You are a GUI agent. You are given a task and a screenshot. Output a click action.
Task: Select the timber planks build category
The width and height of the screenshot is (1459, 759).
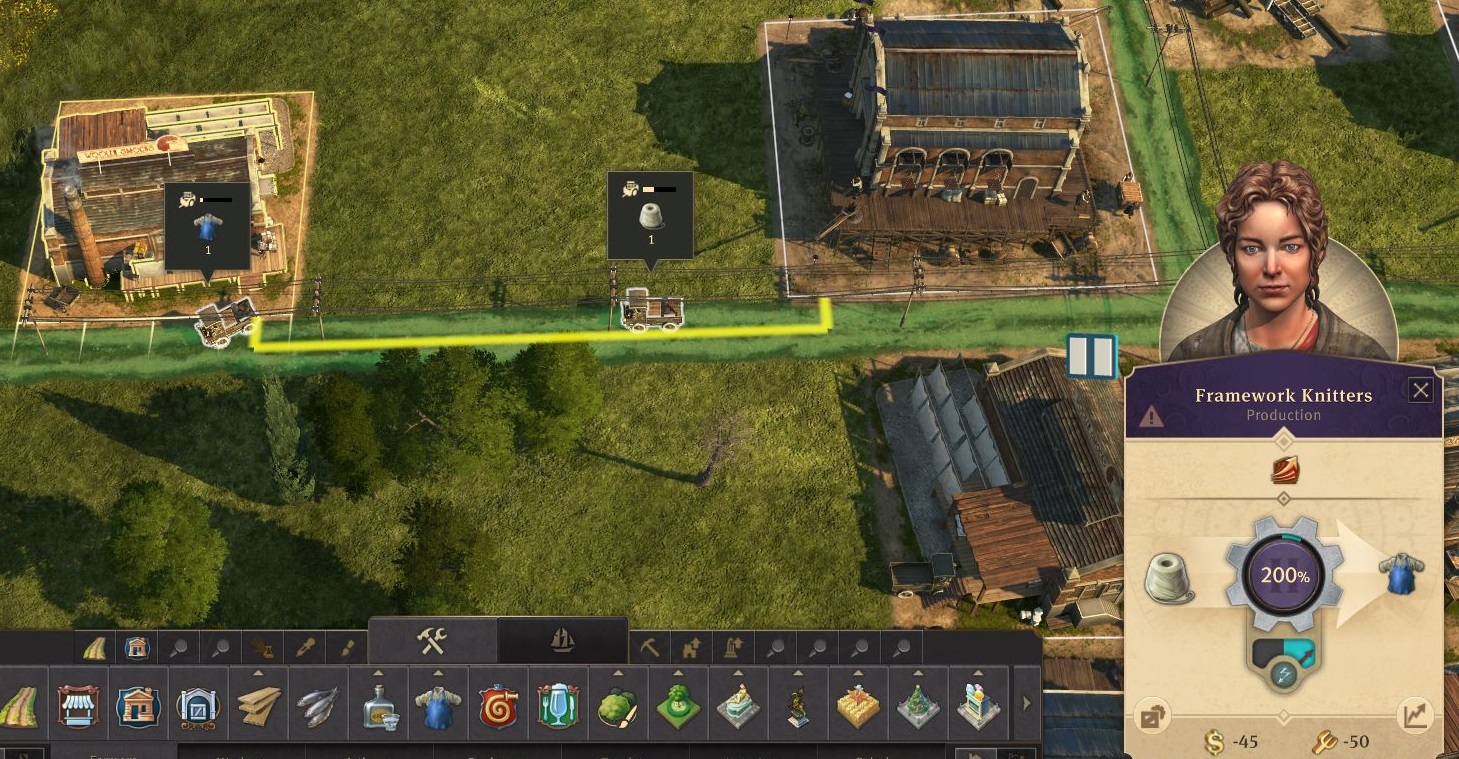(259, 707)
